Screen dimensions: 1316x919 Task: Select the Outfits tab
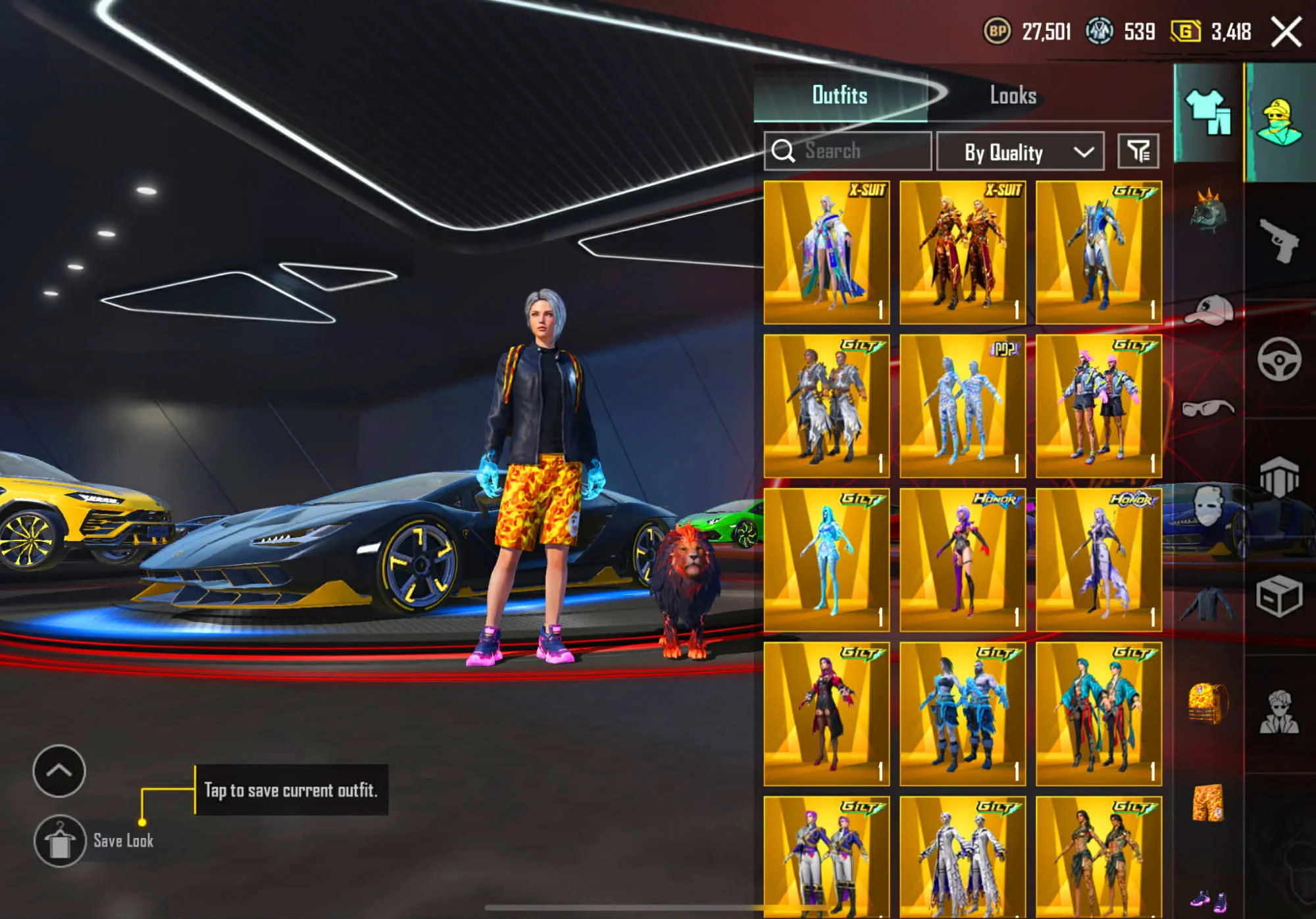pyautogui.click(x=840, y=95)
